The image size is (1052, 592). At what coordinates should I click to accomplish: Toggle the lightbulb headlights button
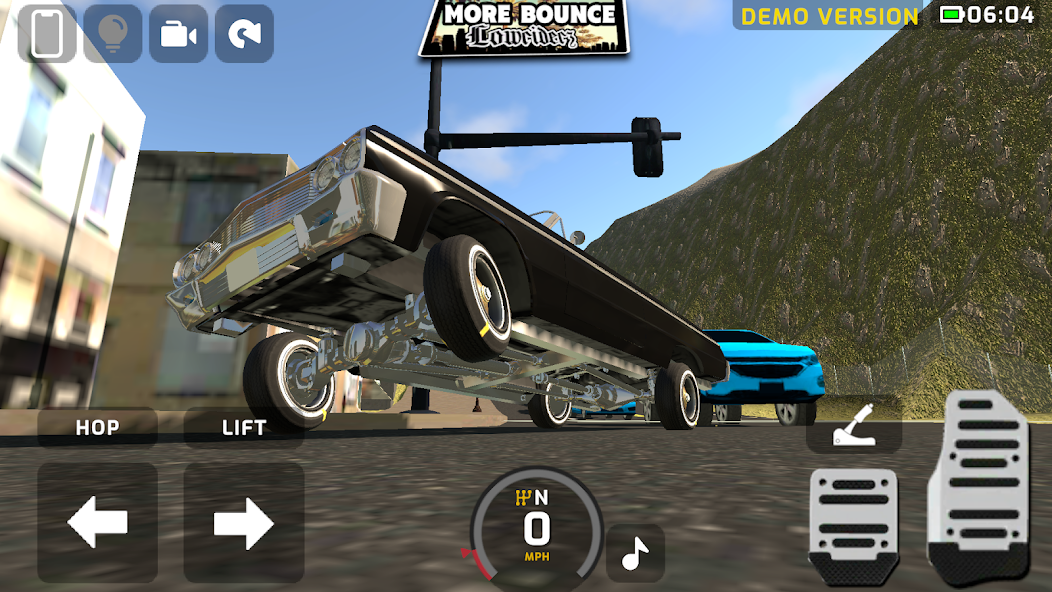[x=112, y=34]
